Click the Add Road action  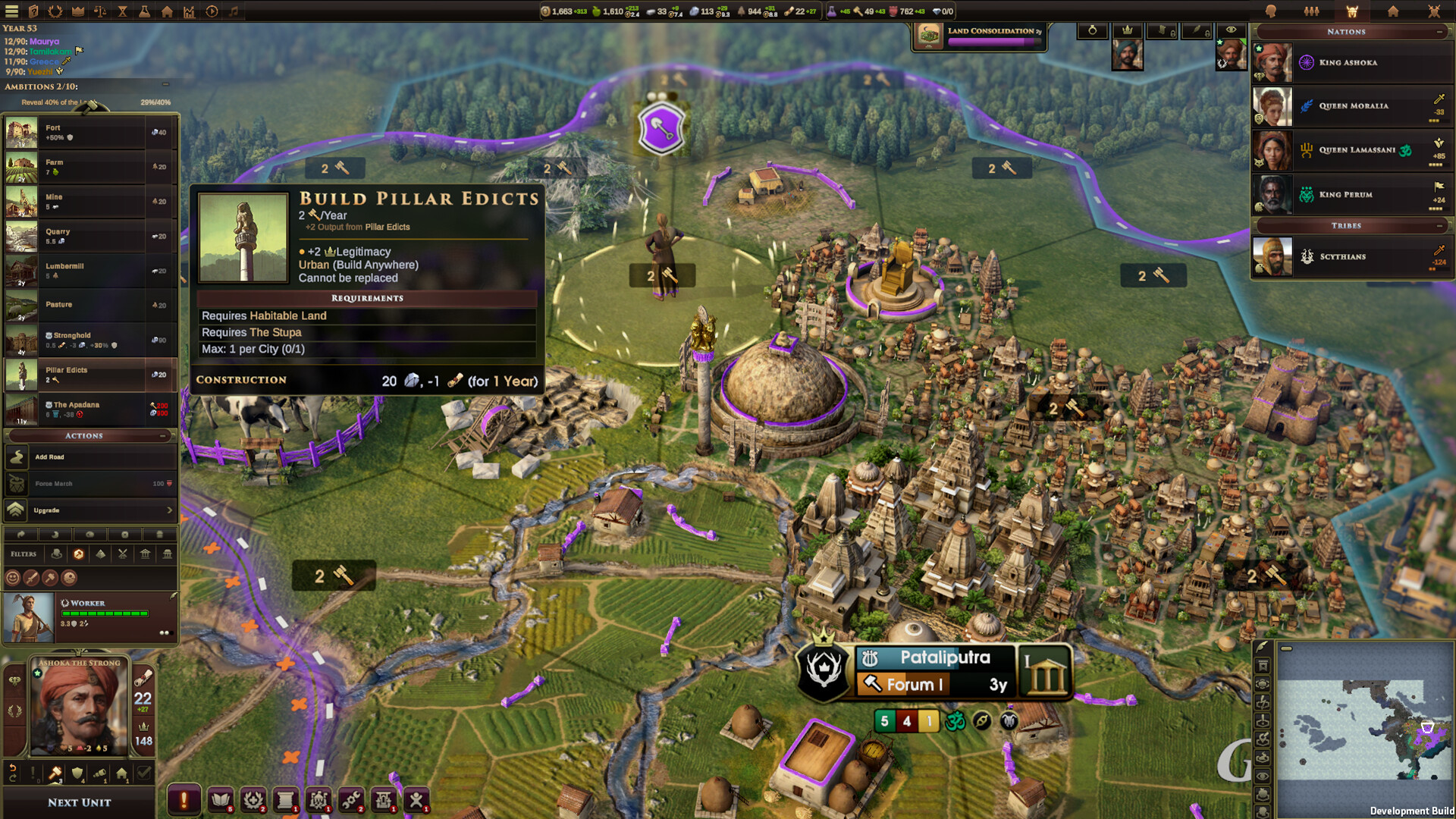(89, 457)
